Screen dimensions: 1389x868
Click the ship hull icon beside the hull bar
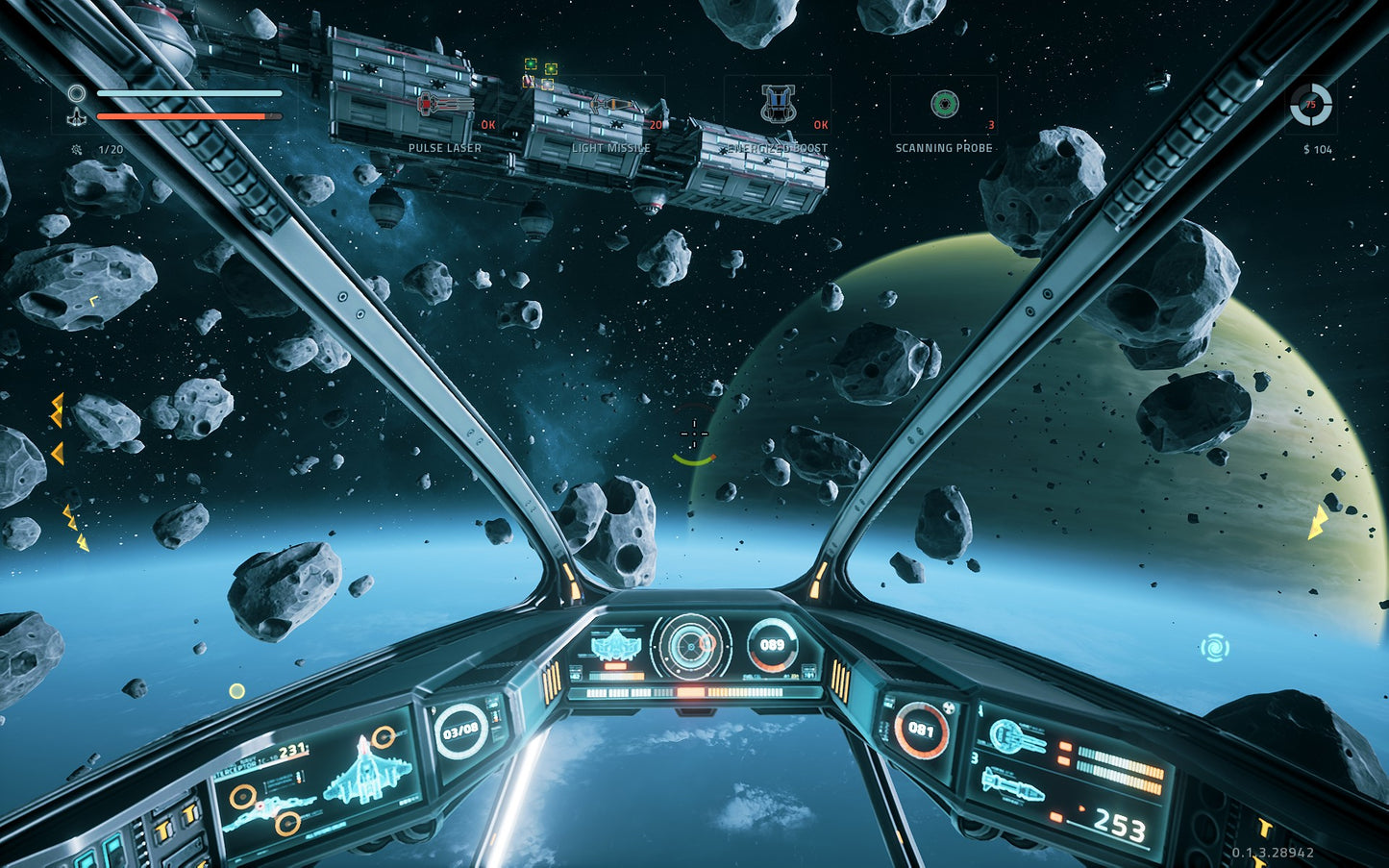pos(76,115)
